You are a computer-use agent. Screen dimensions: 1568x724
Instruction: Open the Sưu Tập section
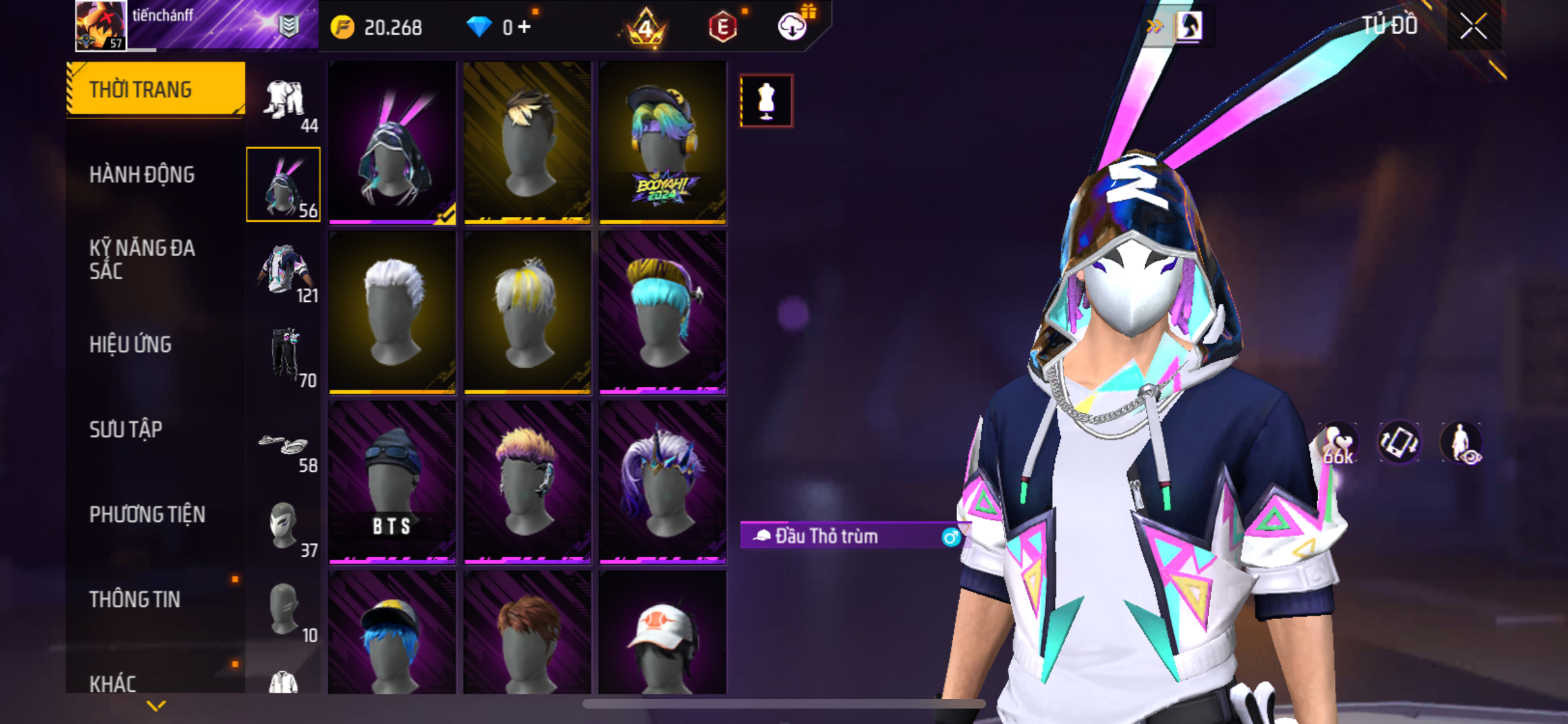(x=126, y=429)
